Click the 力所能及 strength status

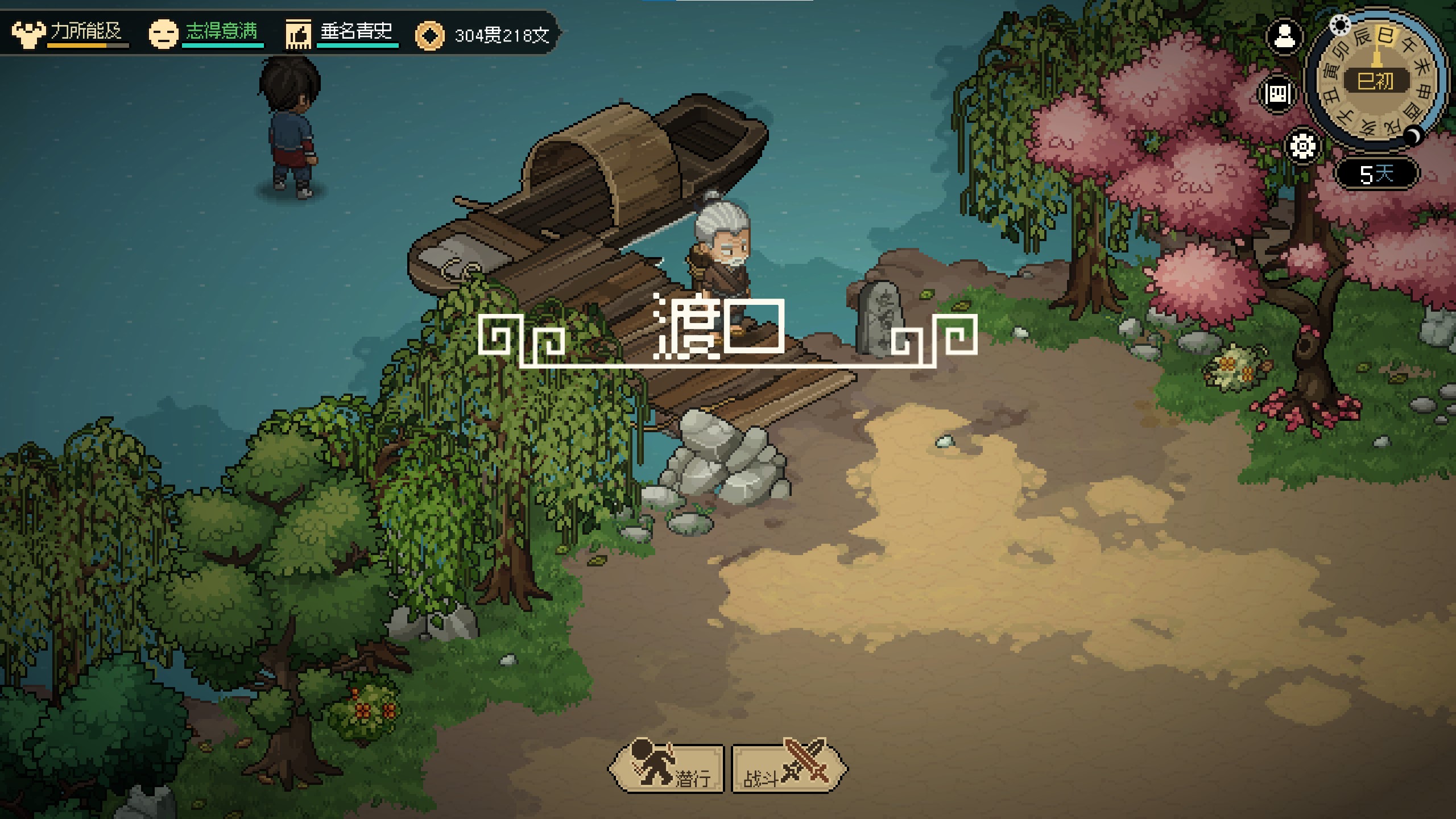click(x=69, y=33)
